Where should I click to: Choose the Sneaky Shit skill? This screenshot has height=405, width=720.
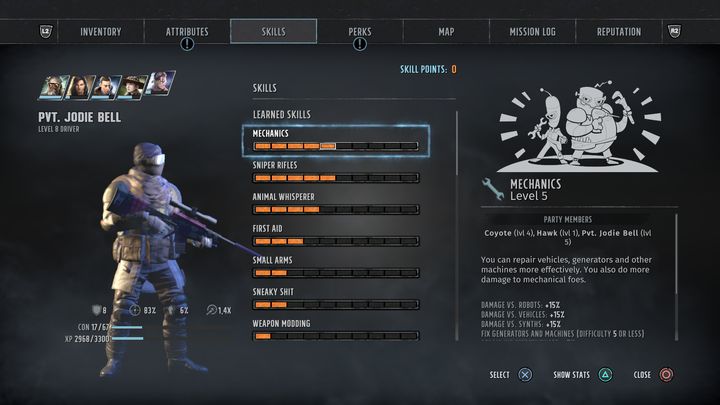[x=335, y=298]
